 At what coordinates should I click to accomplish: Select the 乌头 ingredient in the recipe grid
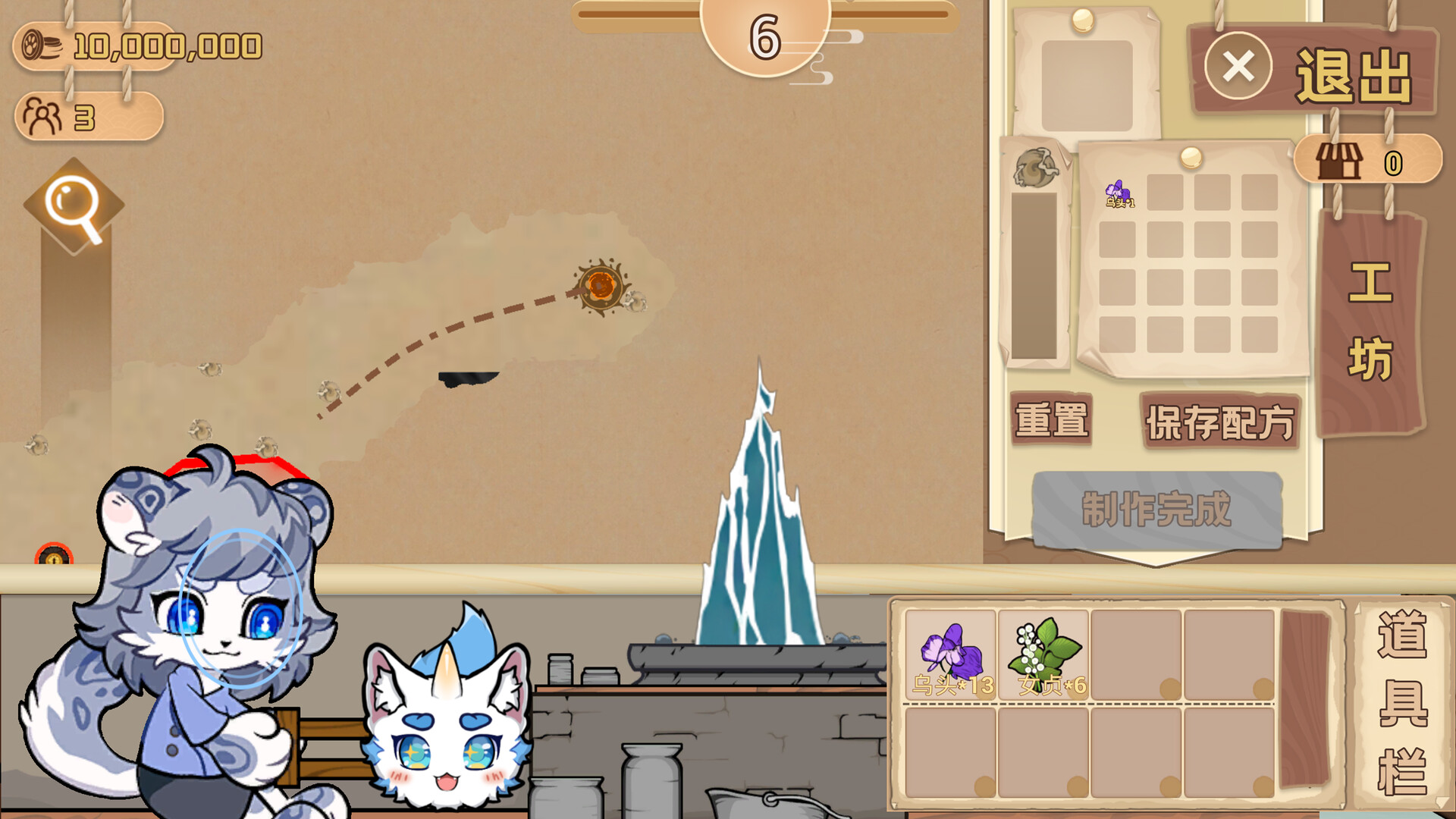(1119, 193)
